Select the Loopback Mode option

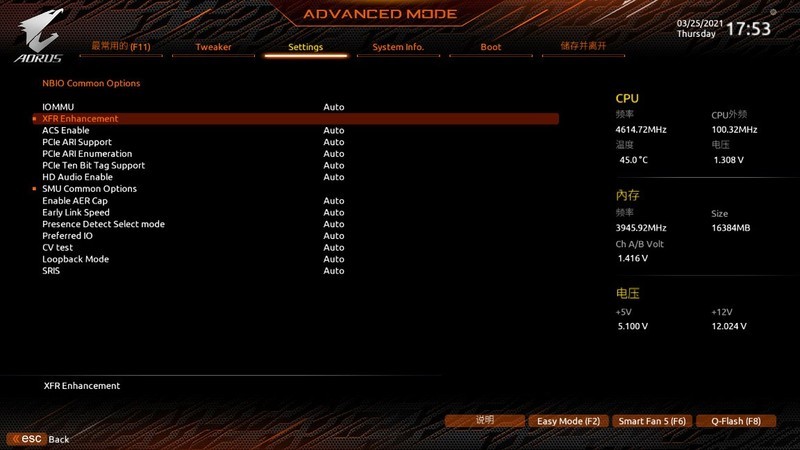click(x=75, y=259)
